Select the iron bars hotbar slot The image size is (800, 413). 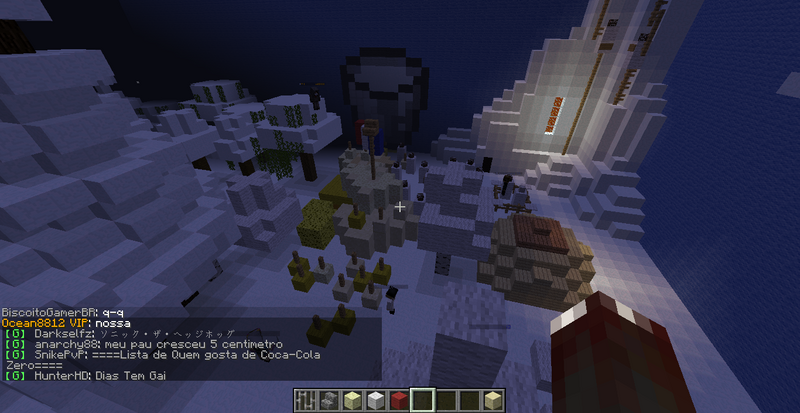(x=306, y=400)
